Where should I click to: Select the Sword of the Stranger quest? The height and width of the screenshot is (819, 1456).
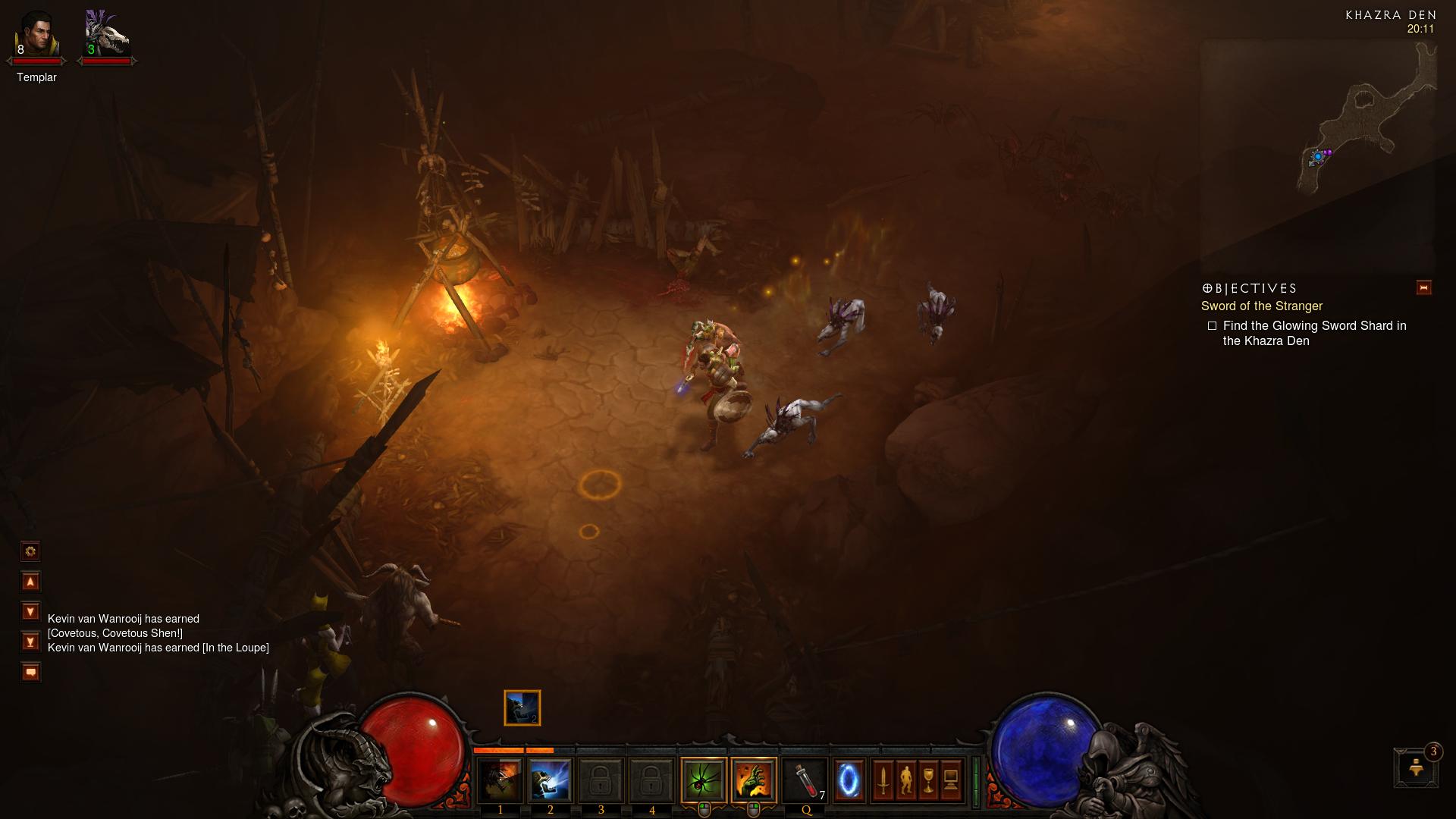pyautogui.click(x=1261, y=306)
